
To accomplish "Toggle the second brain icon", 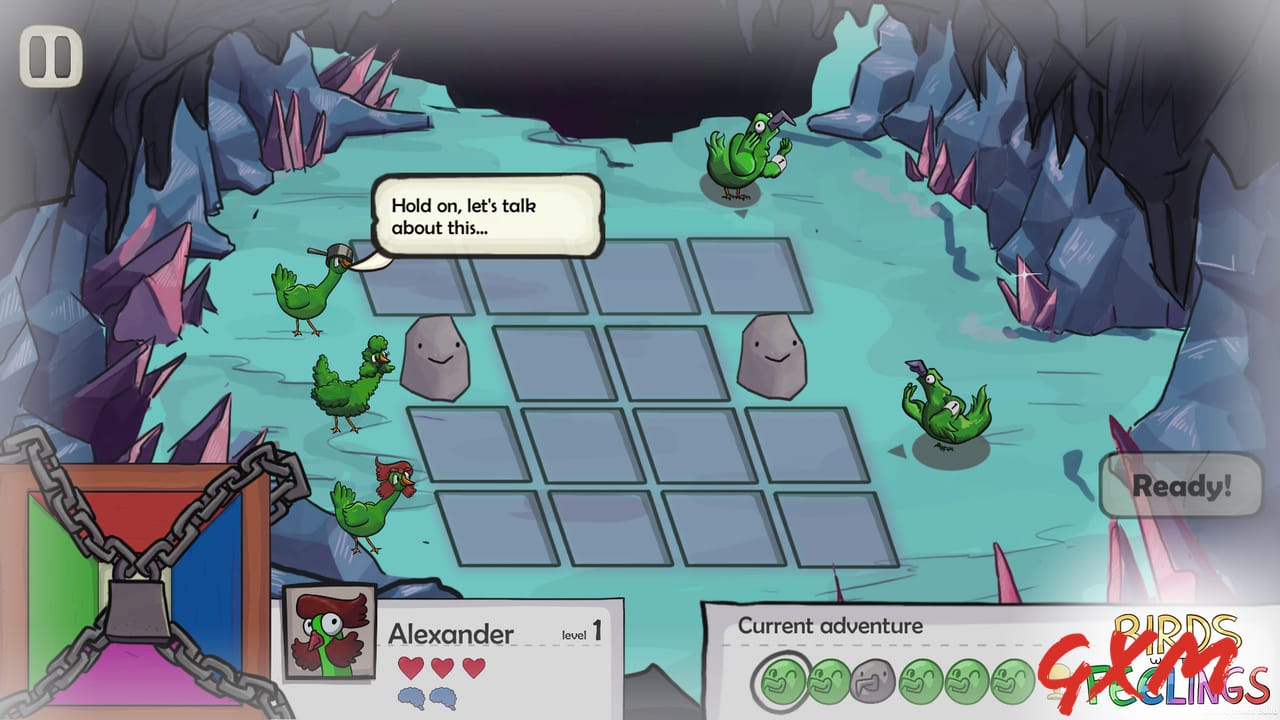I will click(442, 697).
